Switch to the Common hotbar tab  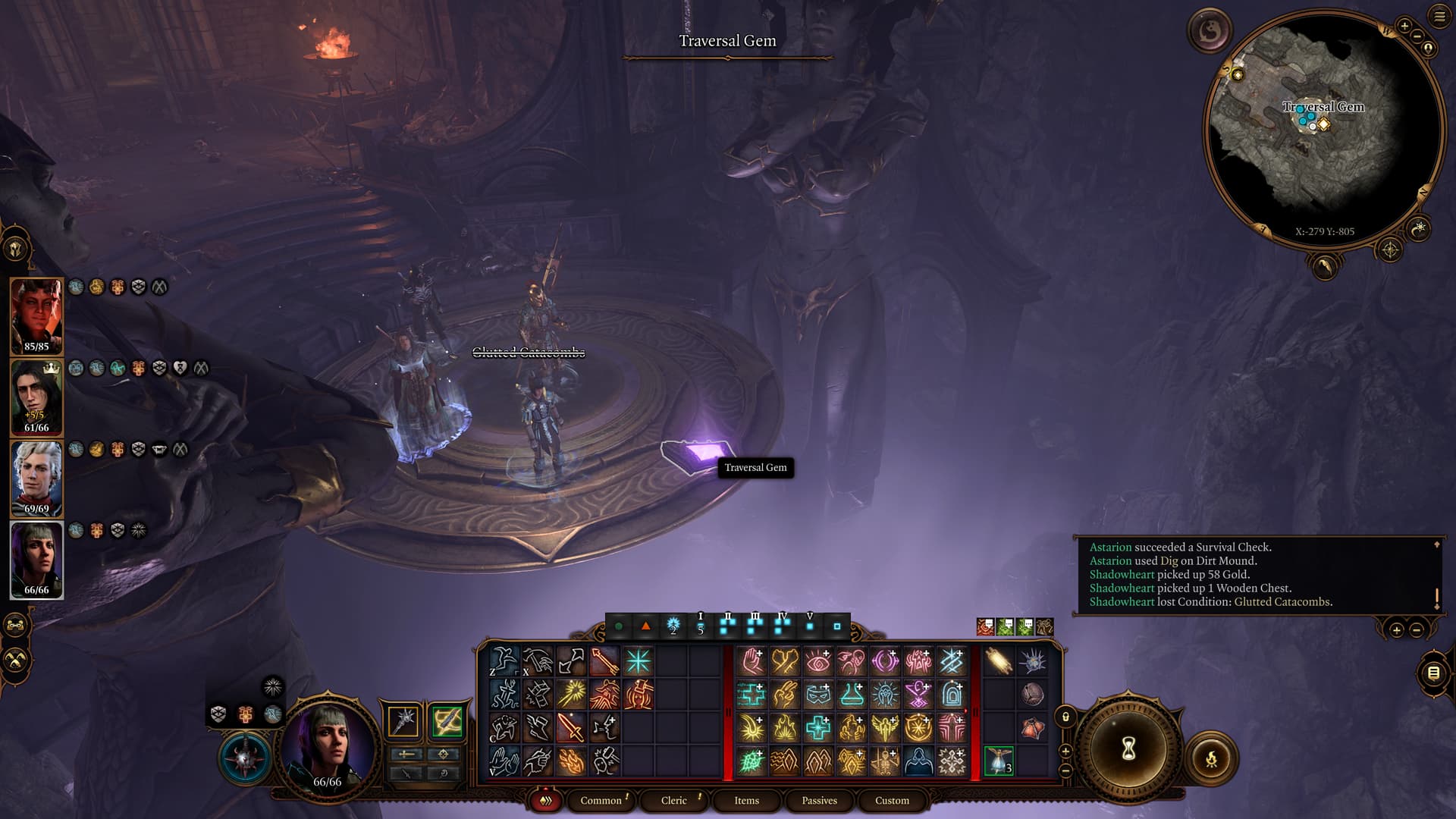(x=601, y=800)
